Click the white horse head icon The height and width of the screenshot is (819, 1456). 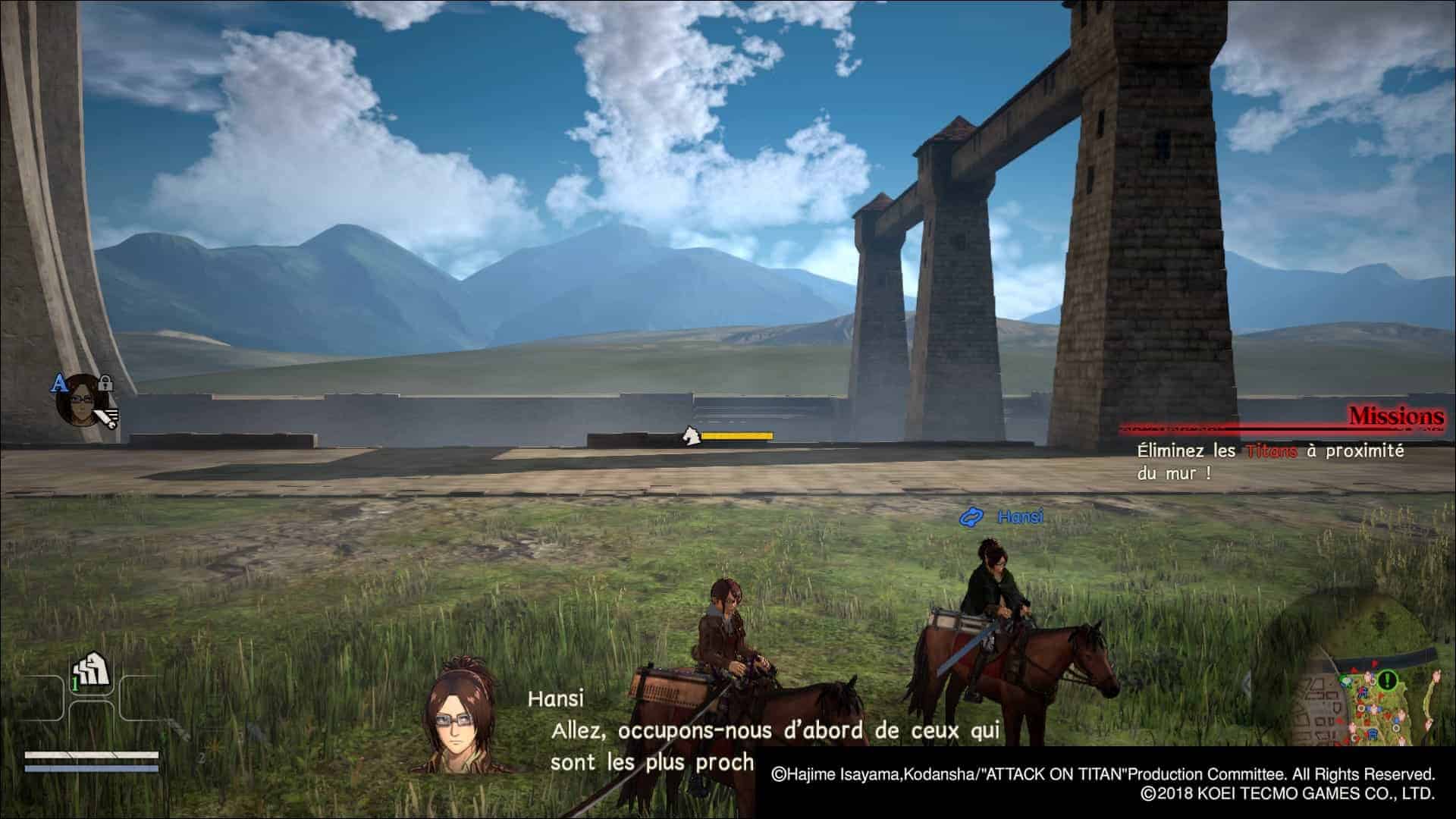coord(690,436)
